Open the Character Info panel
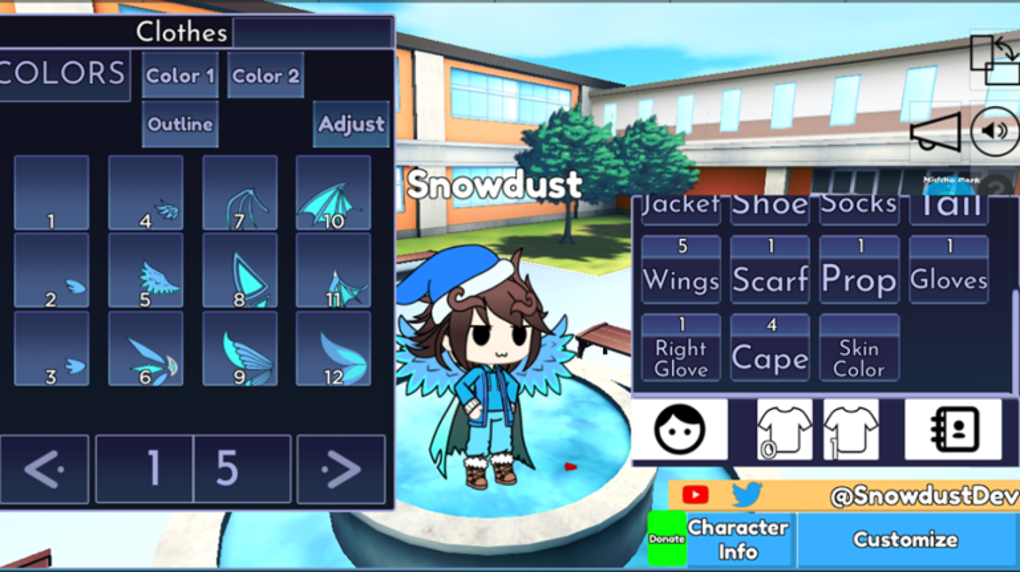The width and height of the screenshot is (1020, 572). point(738,539)
